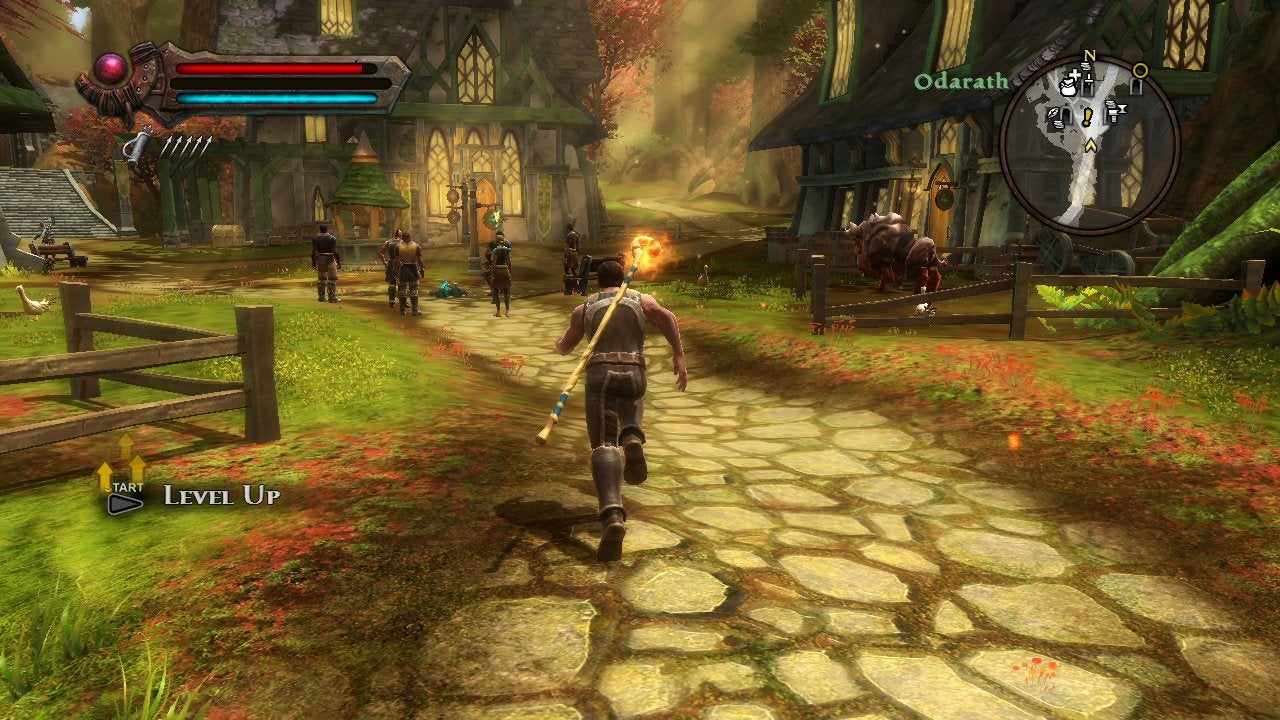Click the yellow ring marker on minimap edge
This screenshot has width=1280, height=720.
coord(1139,70)
